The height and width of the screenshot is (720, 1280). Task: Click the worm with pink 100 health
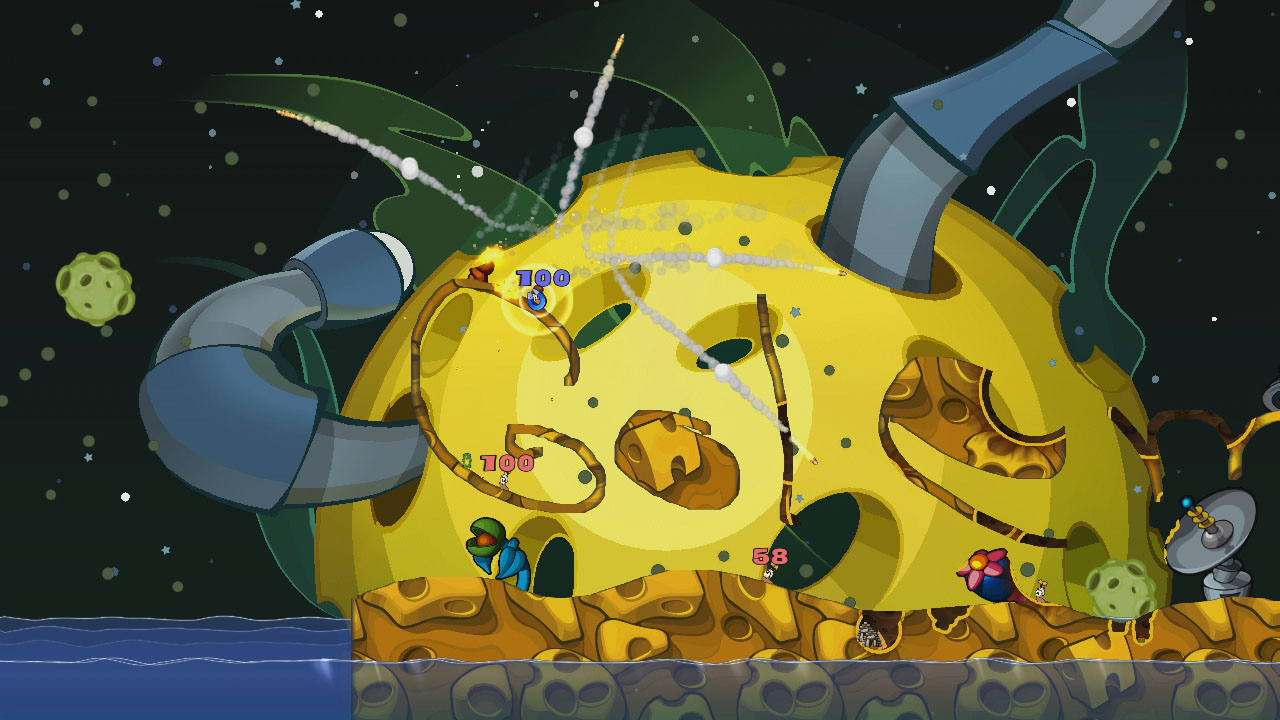point(505,480)
